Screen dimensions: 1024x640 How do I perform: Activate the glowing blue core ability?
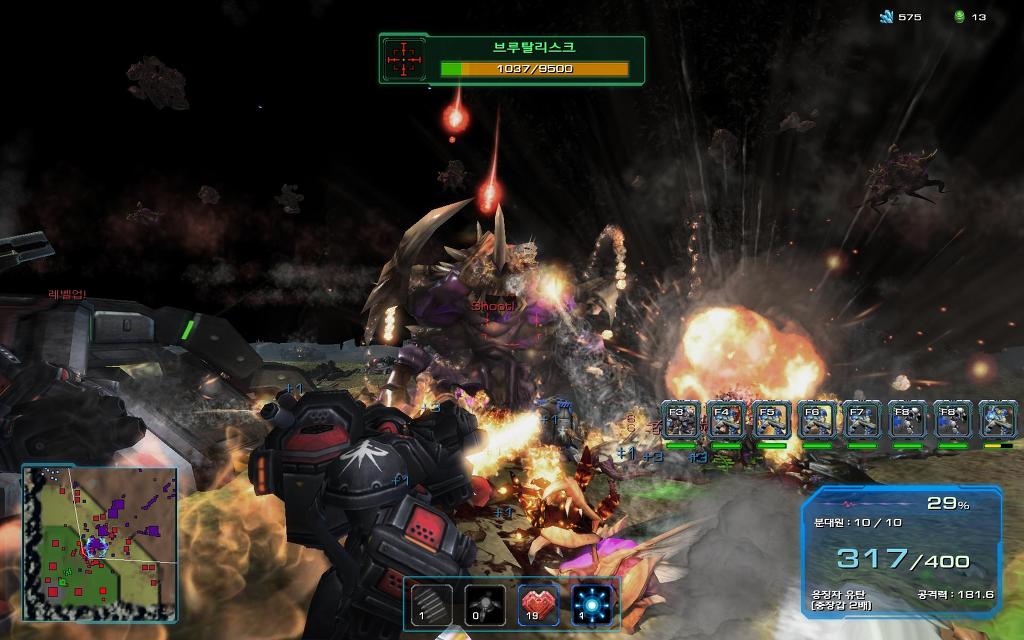pos(593,604)
